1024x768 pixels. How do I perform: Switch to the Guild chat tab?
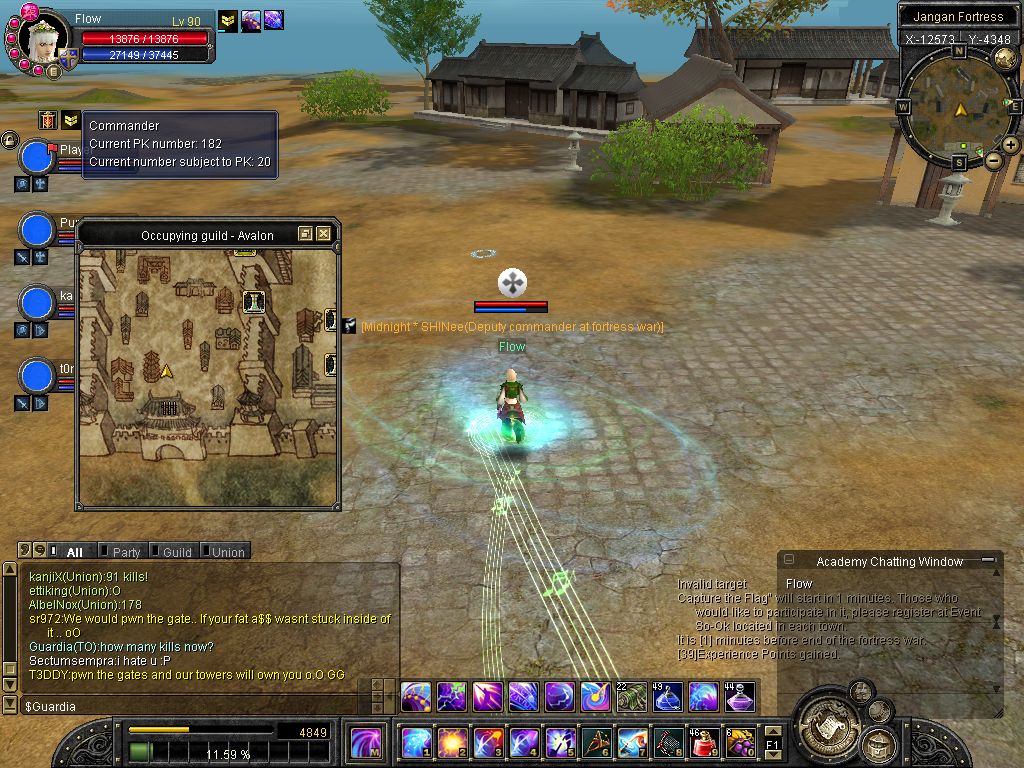pos(176,552)
